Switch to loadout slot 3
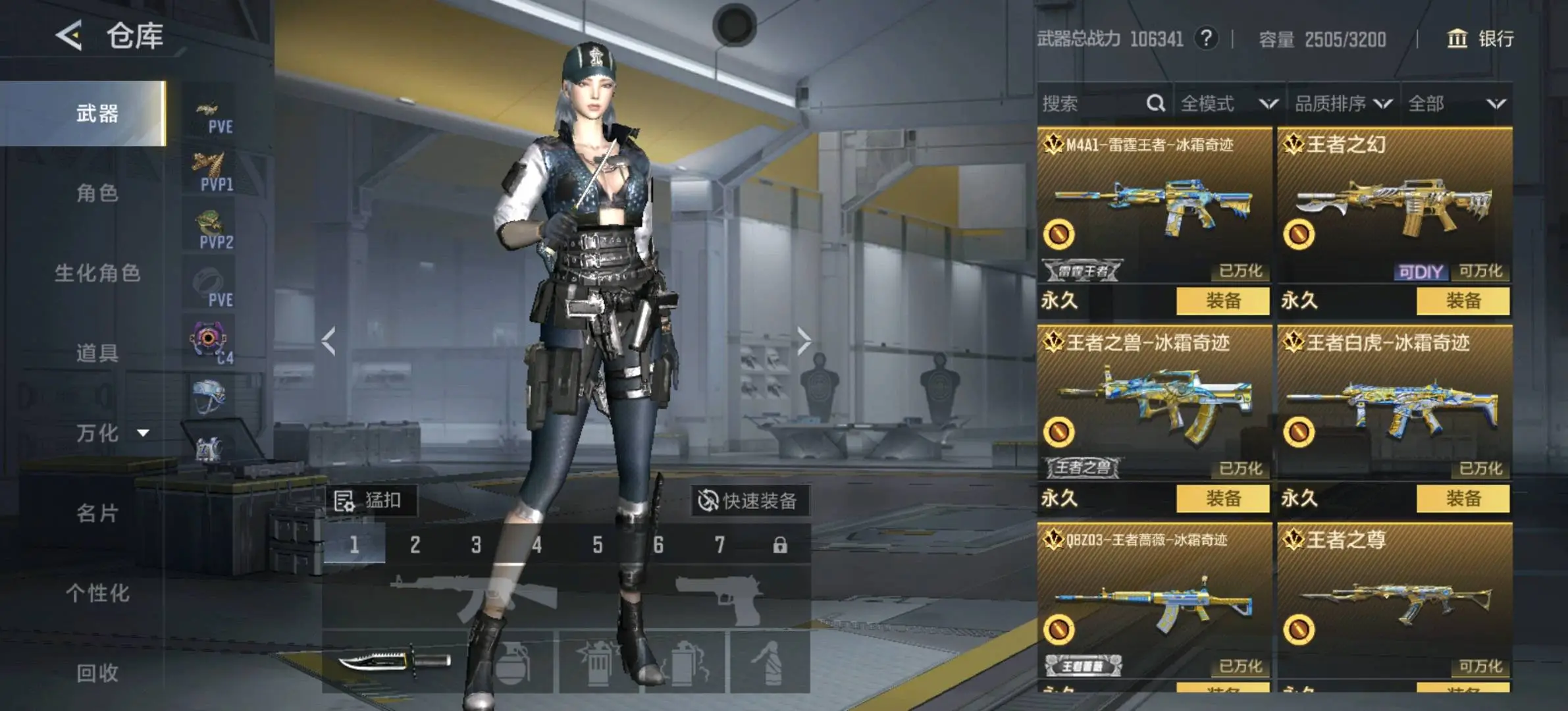This screenshot has width=1568, height=711. click(x=476, y=544)
